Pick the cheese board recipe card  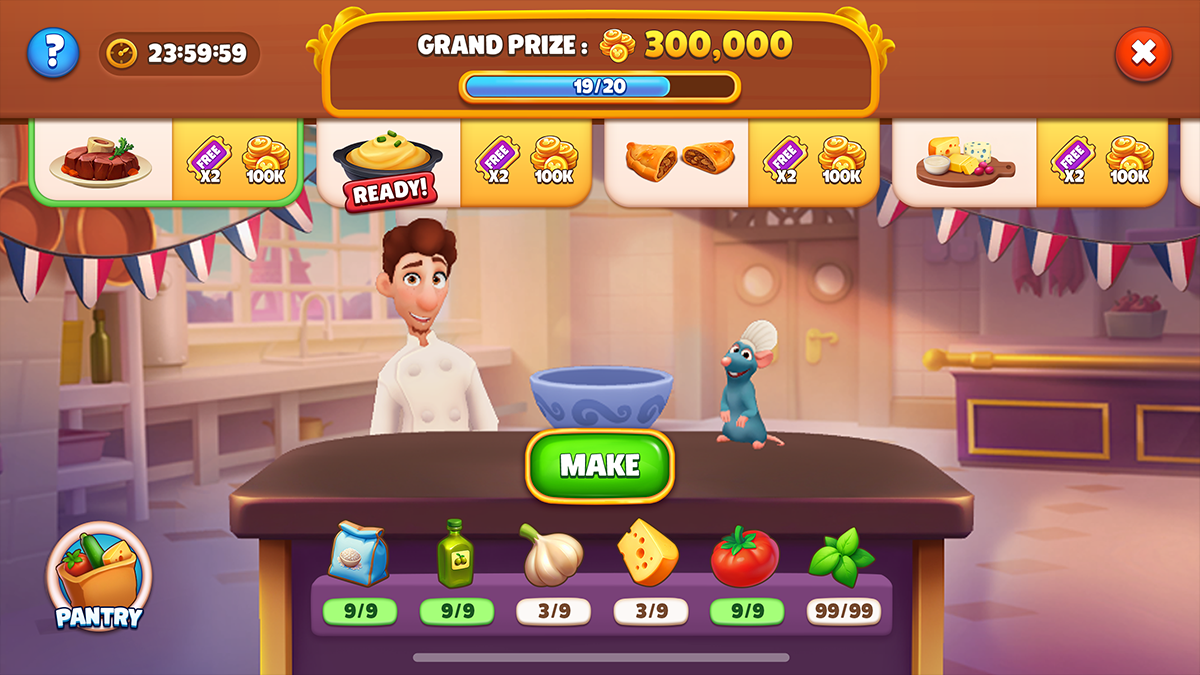pyautogui.click(x=1029, y=162)
